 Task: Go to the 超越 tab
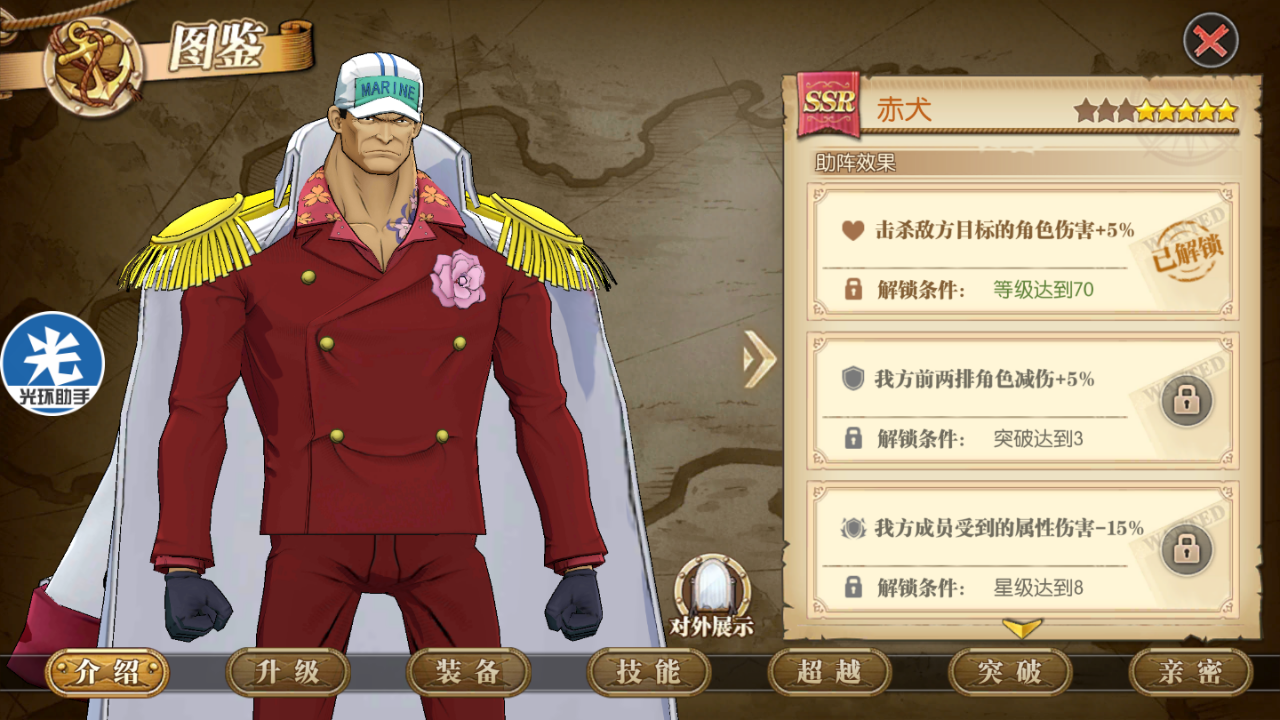(829, 672)
